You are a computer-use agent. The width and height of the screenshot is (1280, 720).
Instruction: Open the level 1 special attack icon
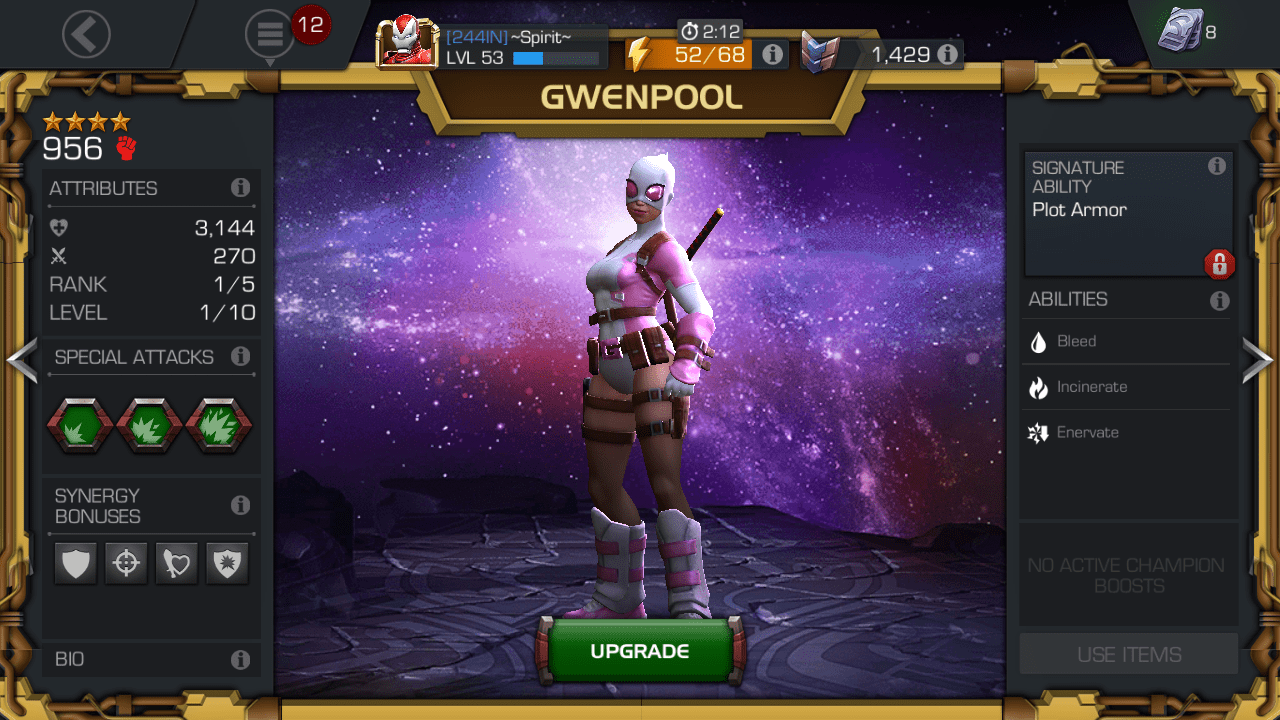pos(79,424)
